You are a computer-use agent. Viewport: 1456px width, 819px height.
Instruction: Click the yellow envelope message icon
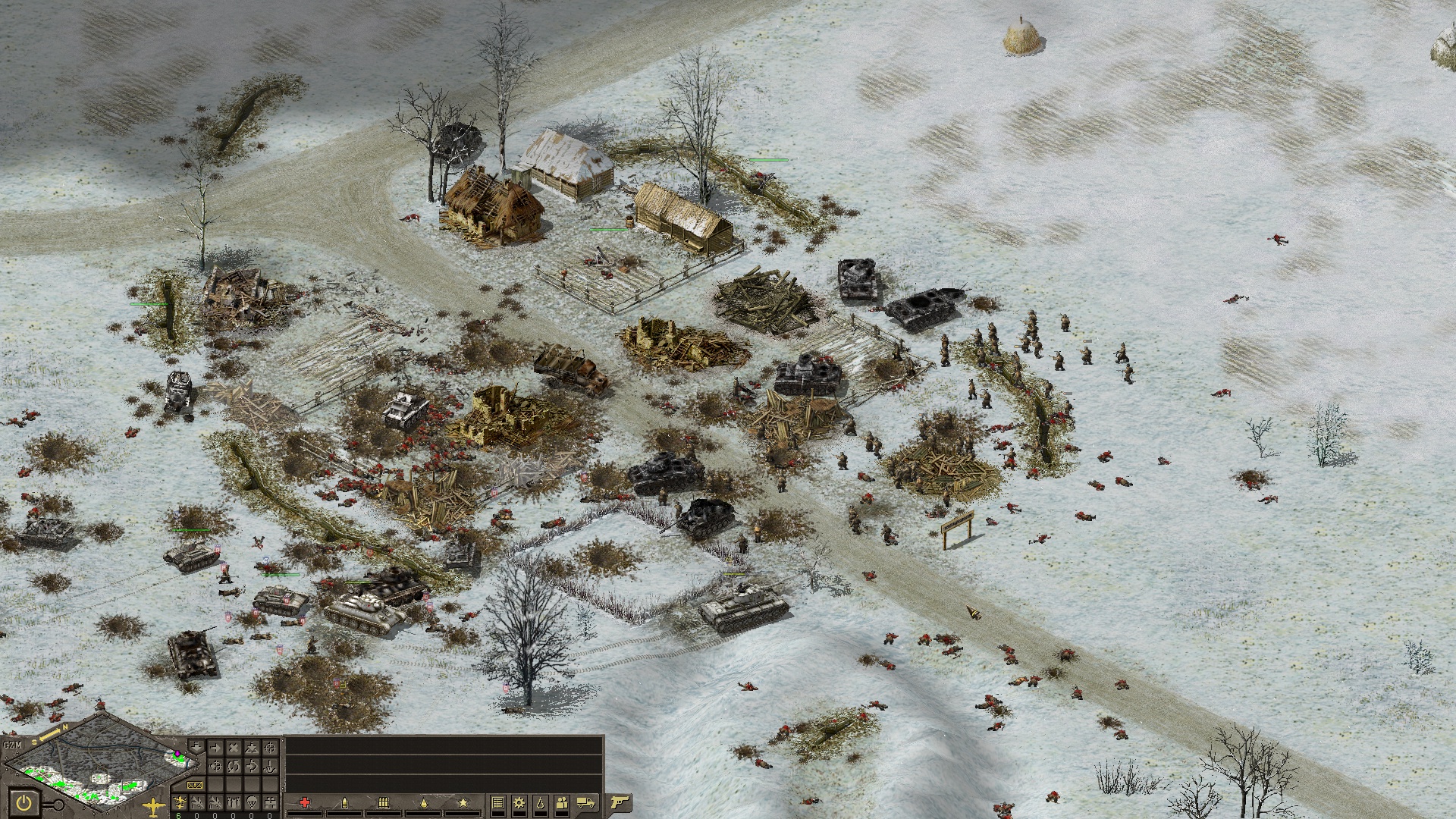coord(194,785)
